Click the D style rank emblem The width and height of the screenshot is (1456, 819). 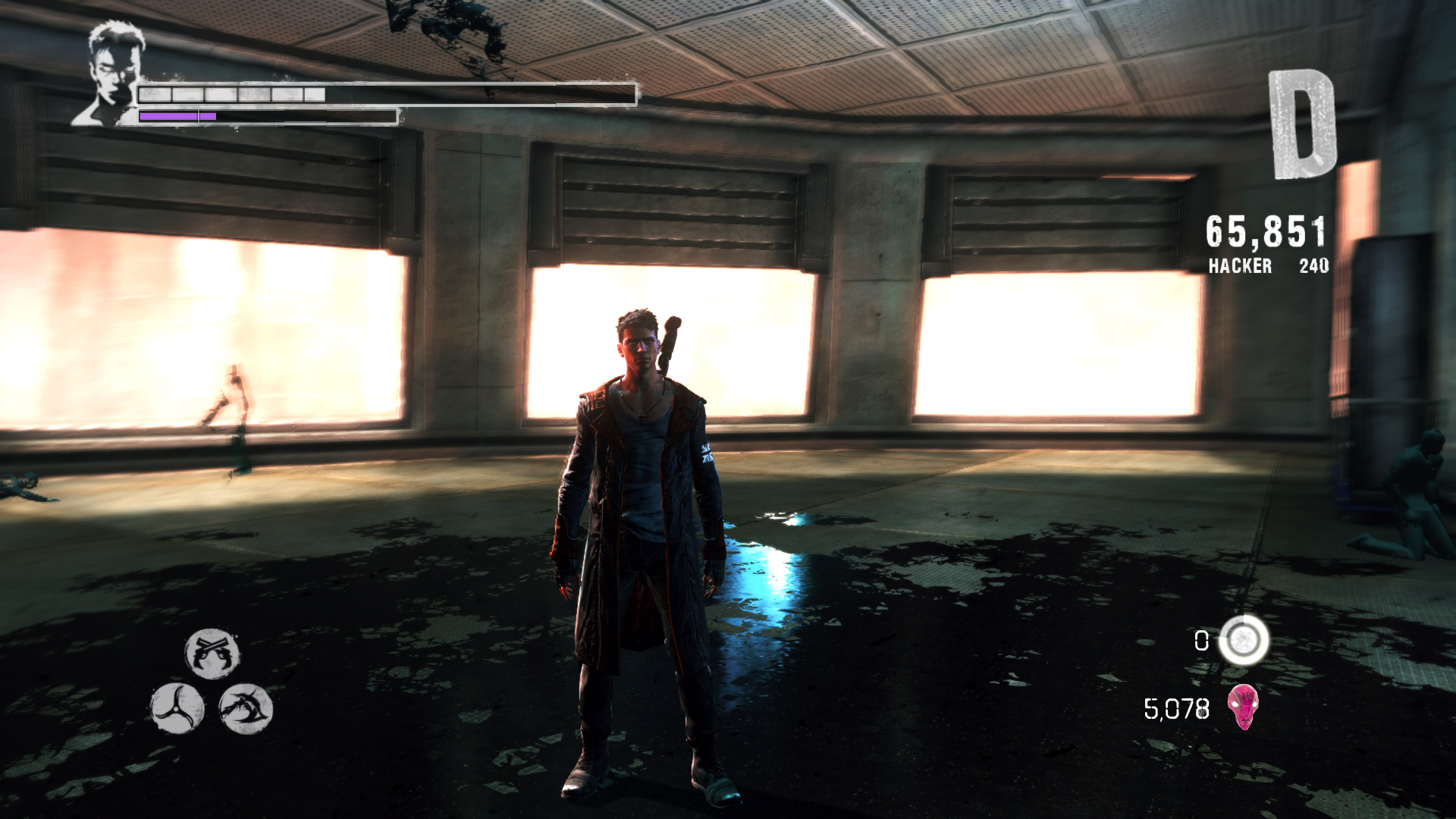[x=1302, y=126]
